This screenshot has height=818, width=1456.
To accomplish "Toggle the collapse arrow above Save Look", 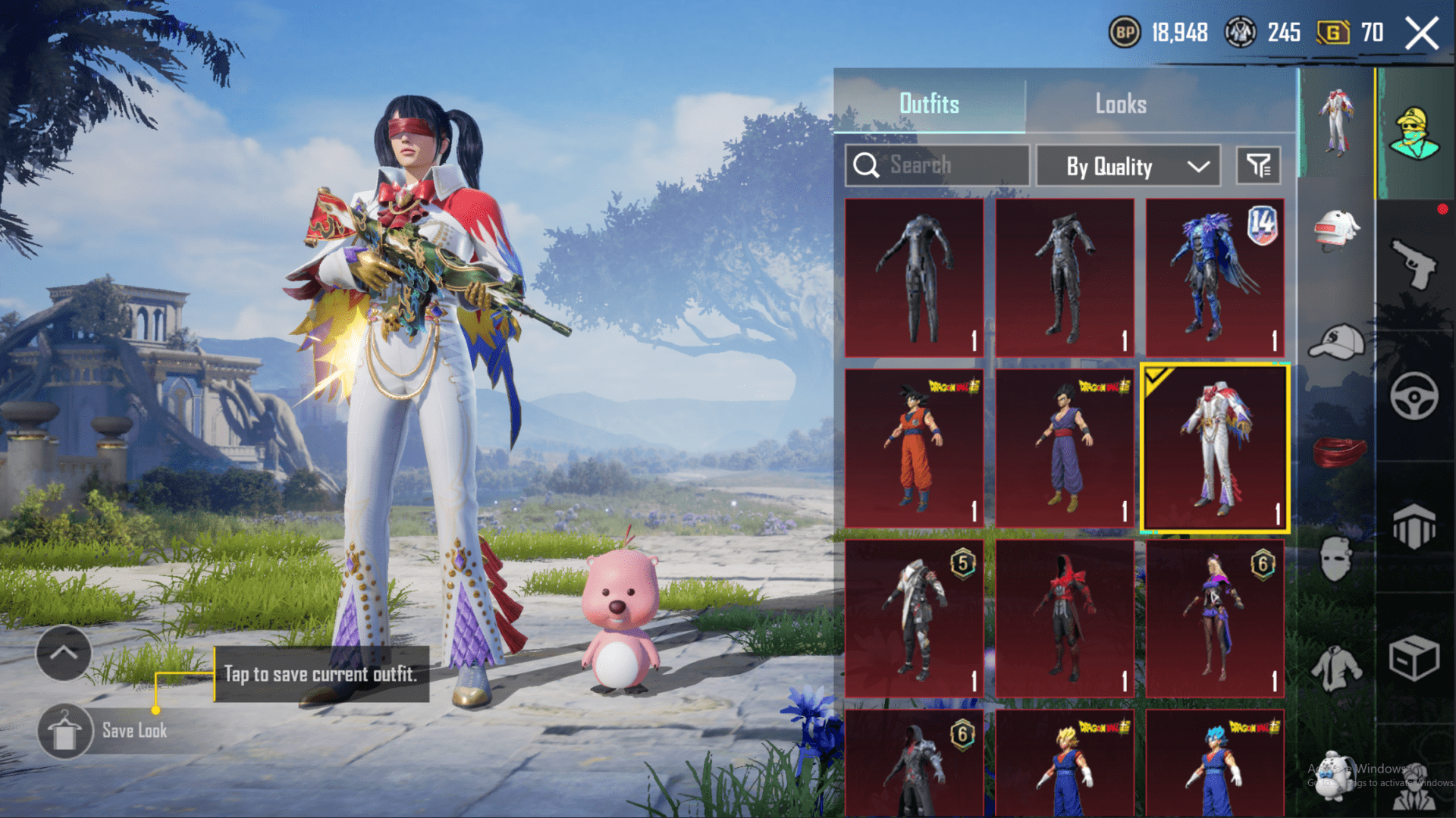I will [x=64, y=653].
